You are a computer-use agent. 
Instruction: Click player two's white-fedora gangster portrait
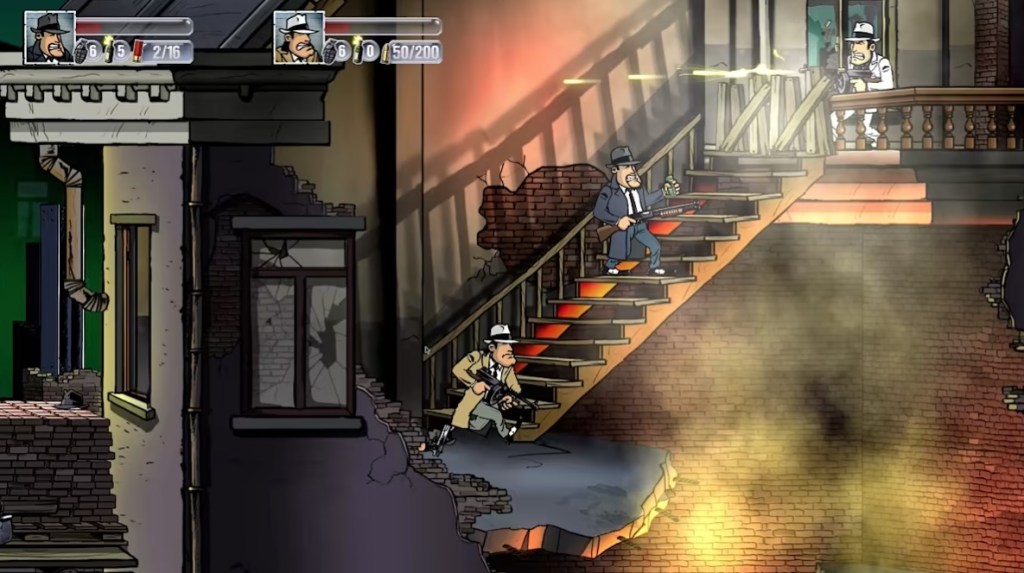pyautogui.click(x=298, y=38)
